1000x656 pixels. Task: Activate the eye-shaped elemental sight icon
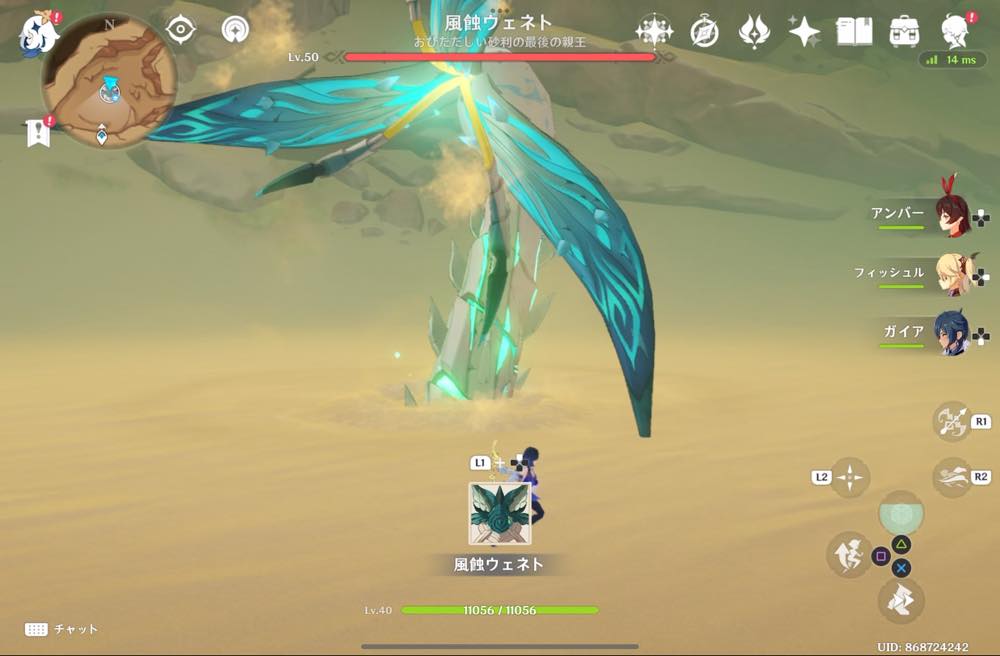[180, 30]
